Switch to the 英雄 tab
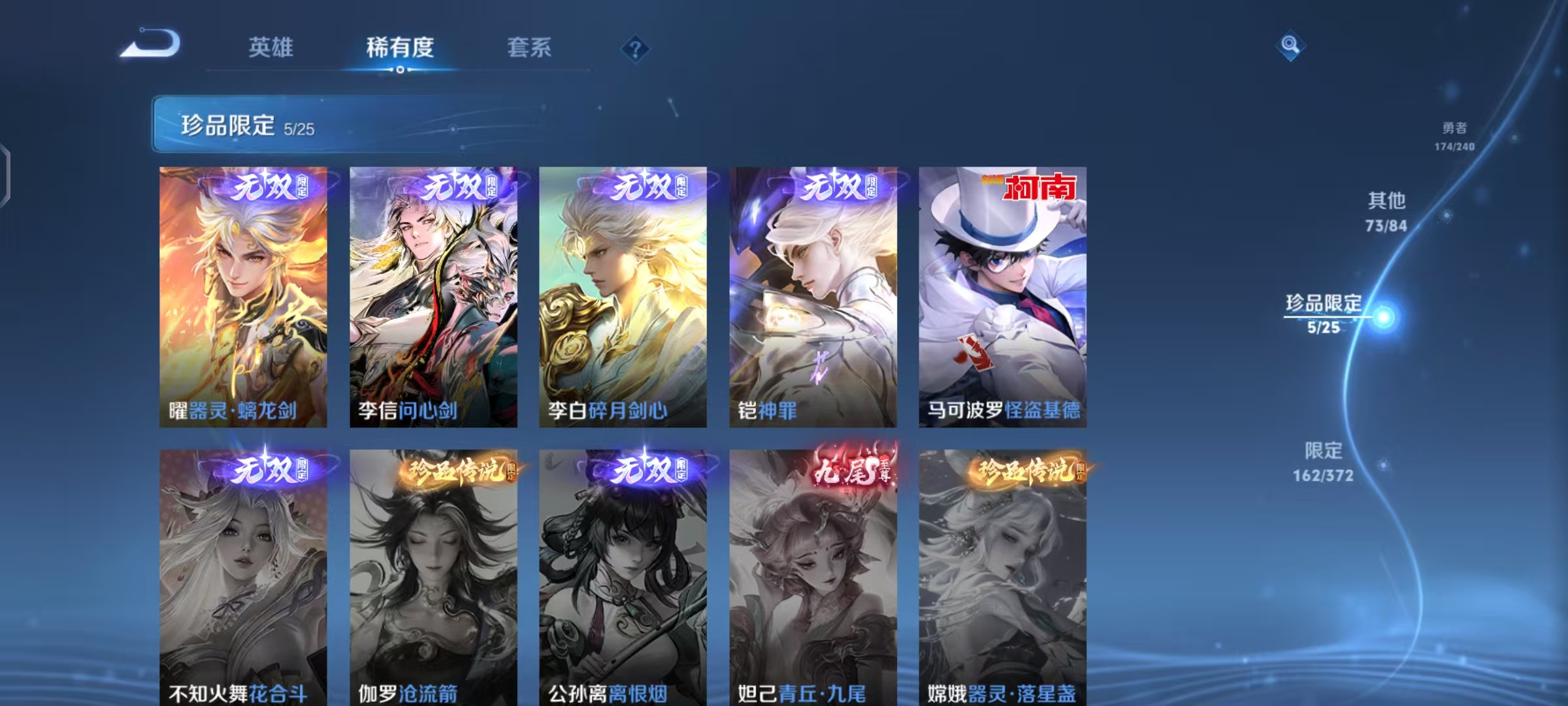 pyautogui.click(x=271, y=47)
